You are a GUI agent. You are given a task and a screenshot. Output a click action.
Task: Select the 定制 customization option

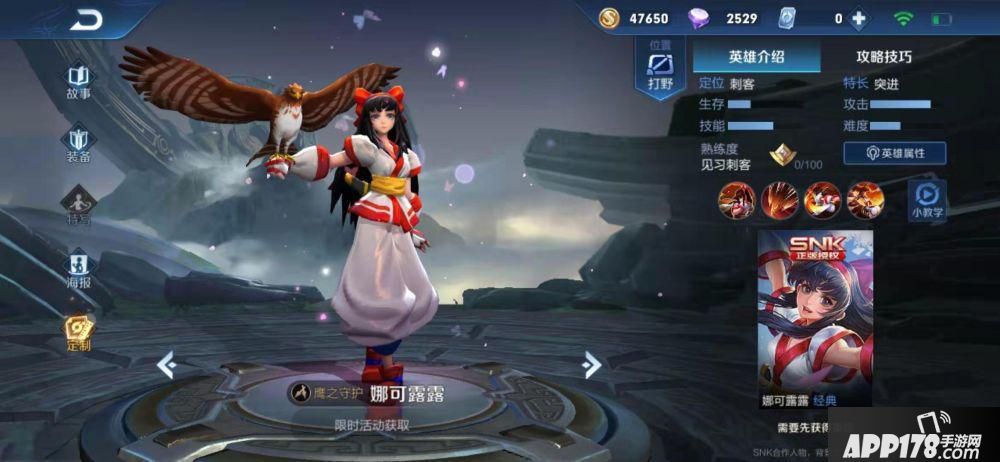click(x=79, y=332)
